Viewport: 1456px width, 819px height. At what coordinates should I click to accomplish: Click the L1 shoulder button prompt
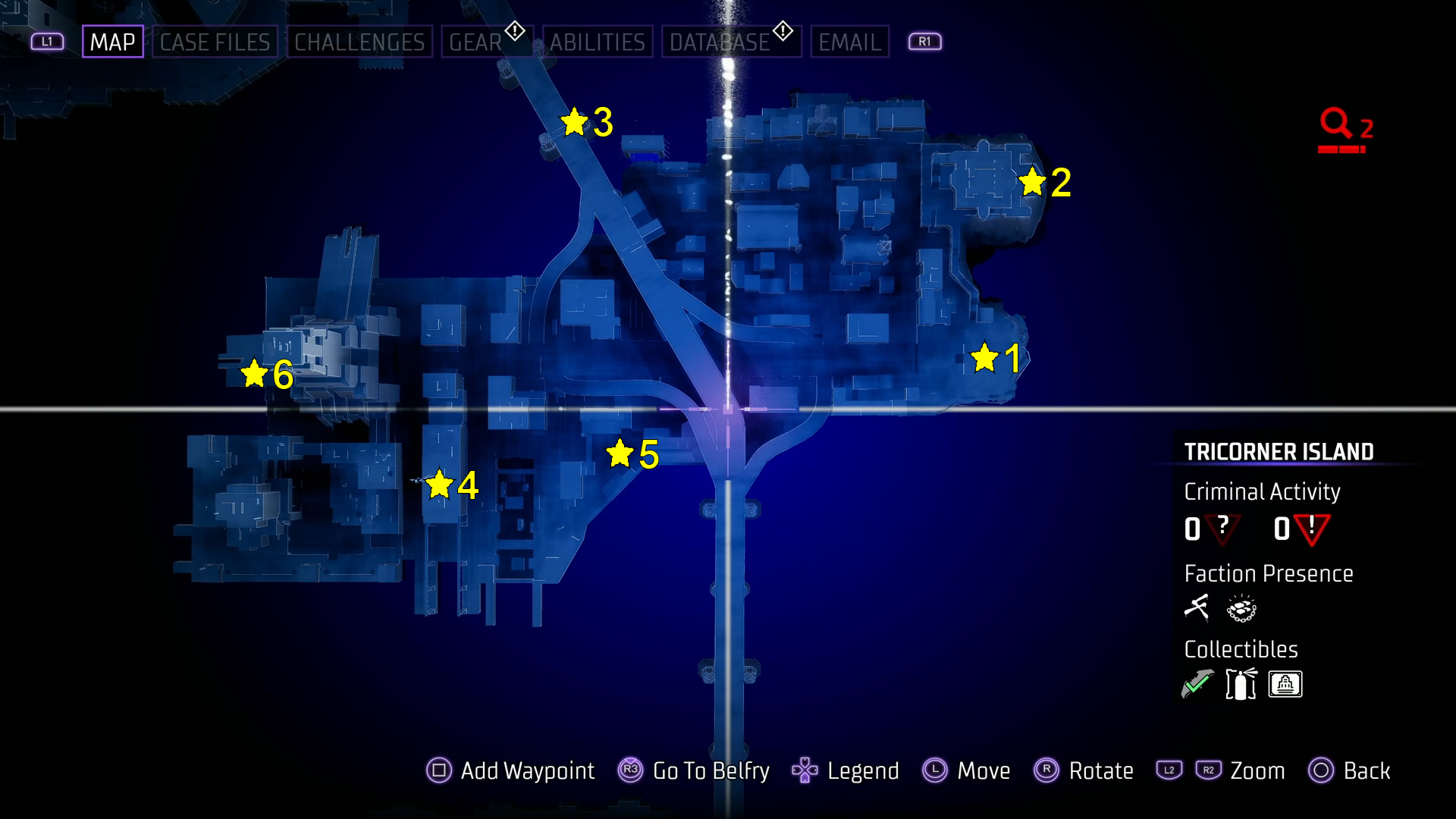pyautogui.click(x=47, y=41)
